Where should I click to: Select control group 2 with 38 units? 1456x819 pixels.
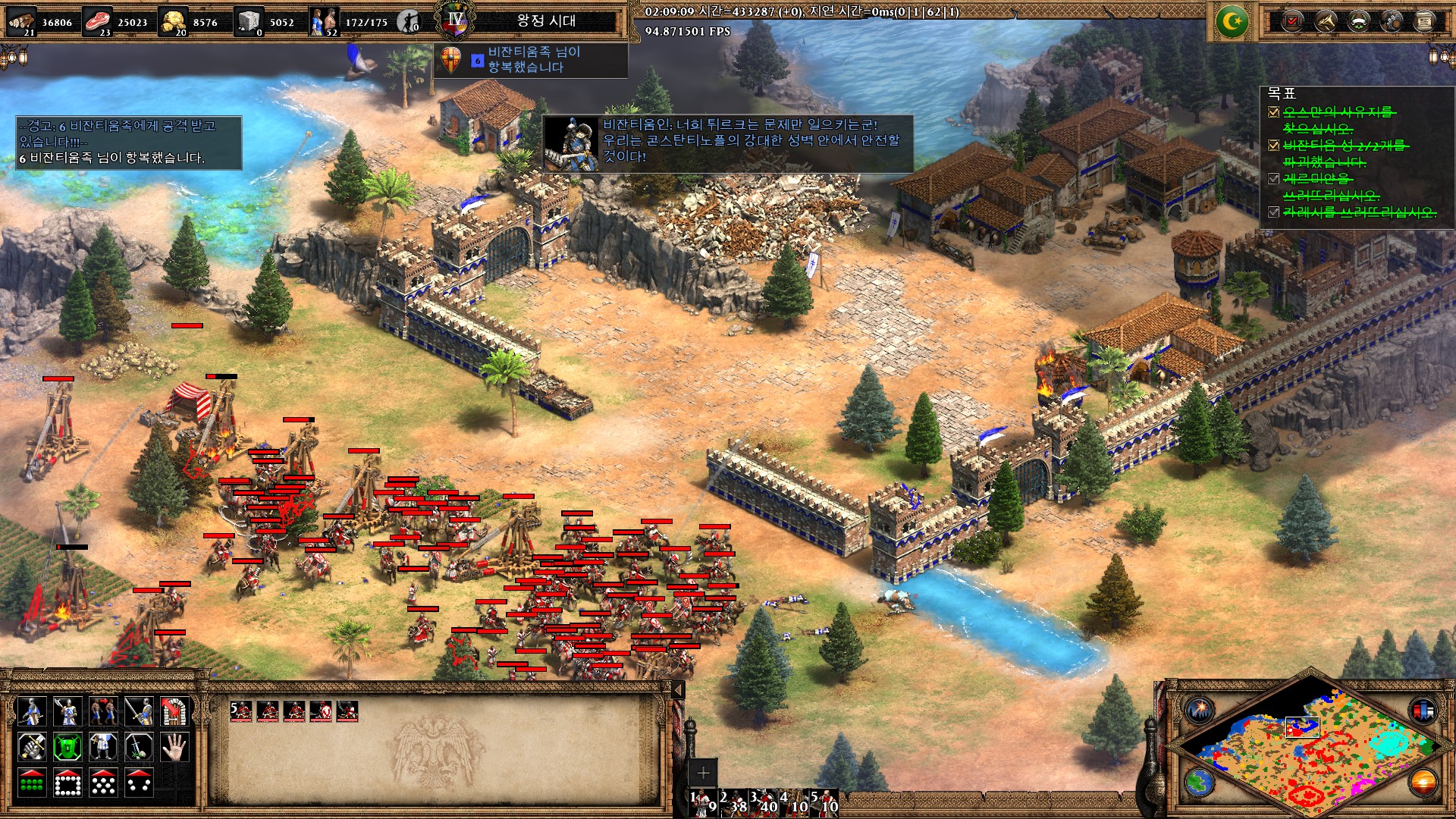[x=733, y=802]
